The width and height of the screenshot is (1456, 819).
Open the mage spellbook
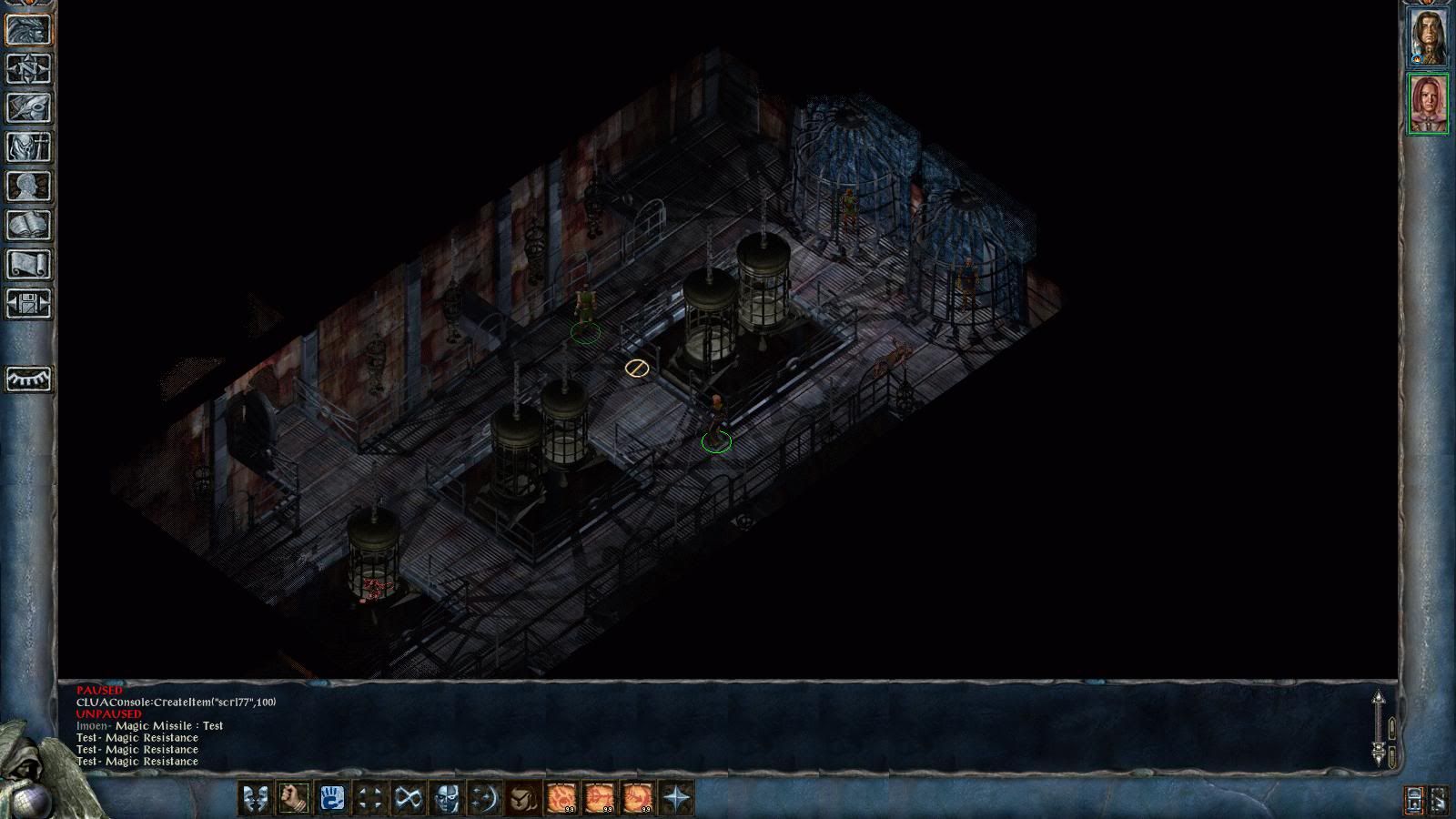29,226
